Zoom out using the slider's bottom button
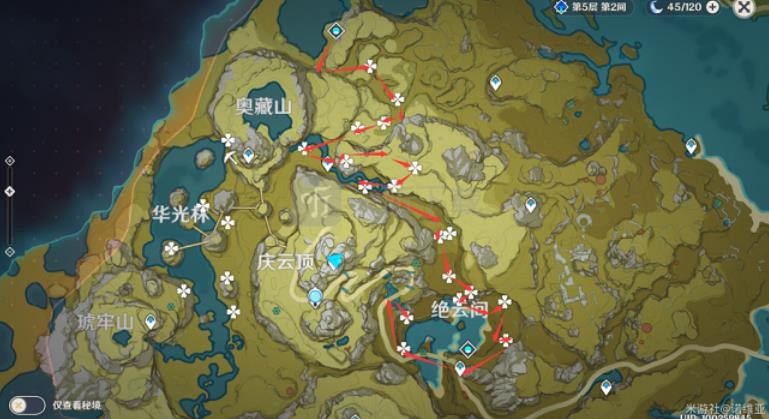 coord(9,251)
